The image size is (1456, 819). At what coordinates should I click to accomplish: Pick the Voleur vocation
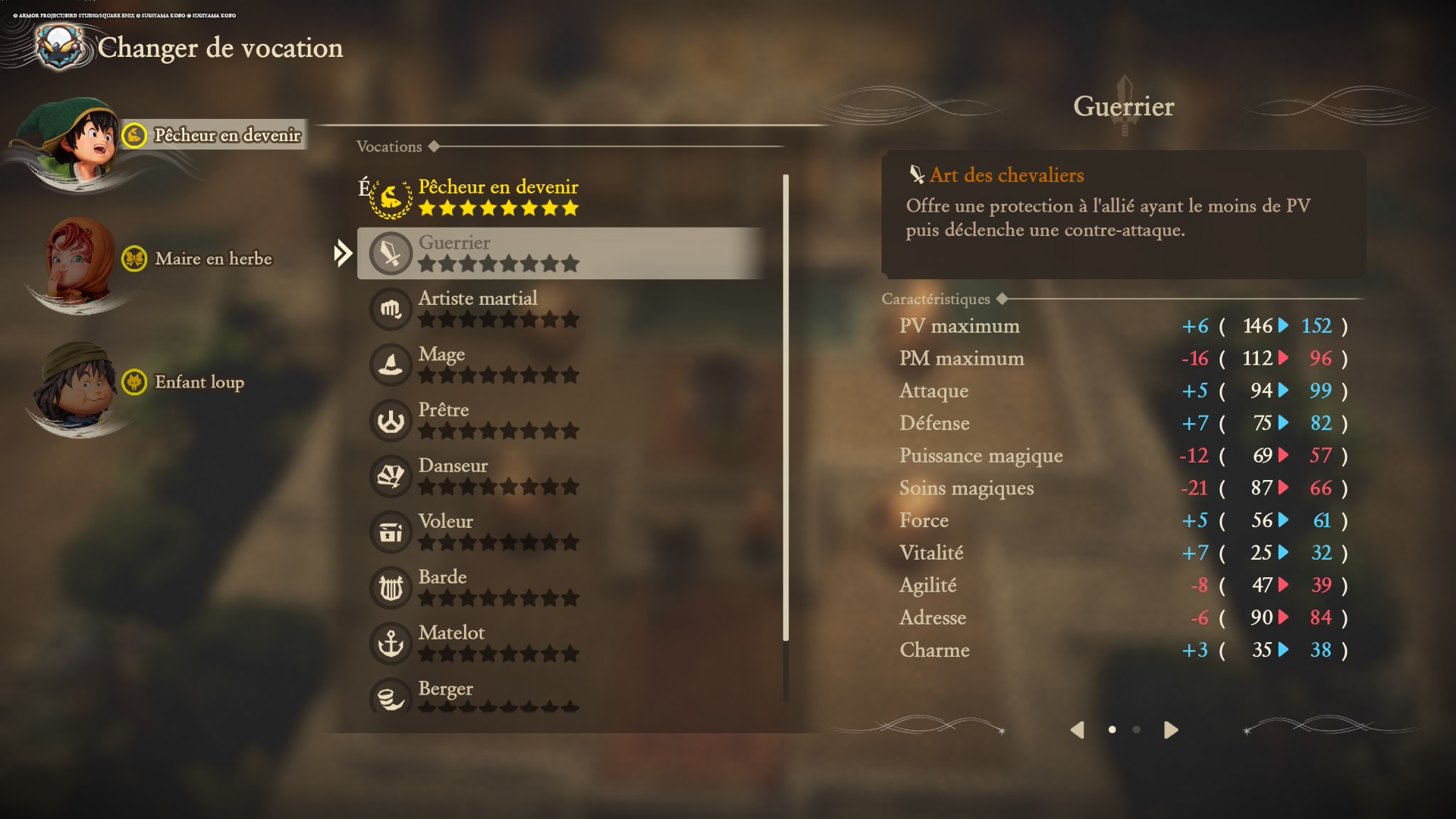point(497,531)
